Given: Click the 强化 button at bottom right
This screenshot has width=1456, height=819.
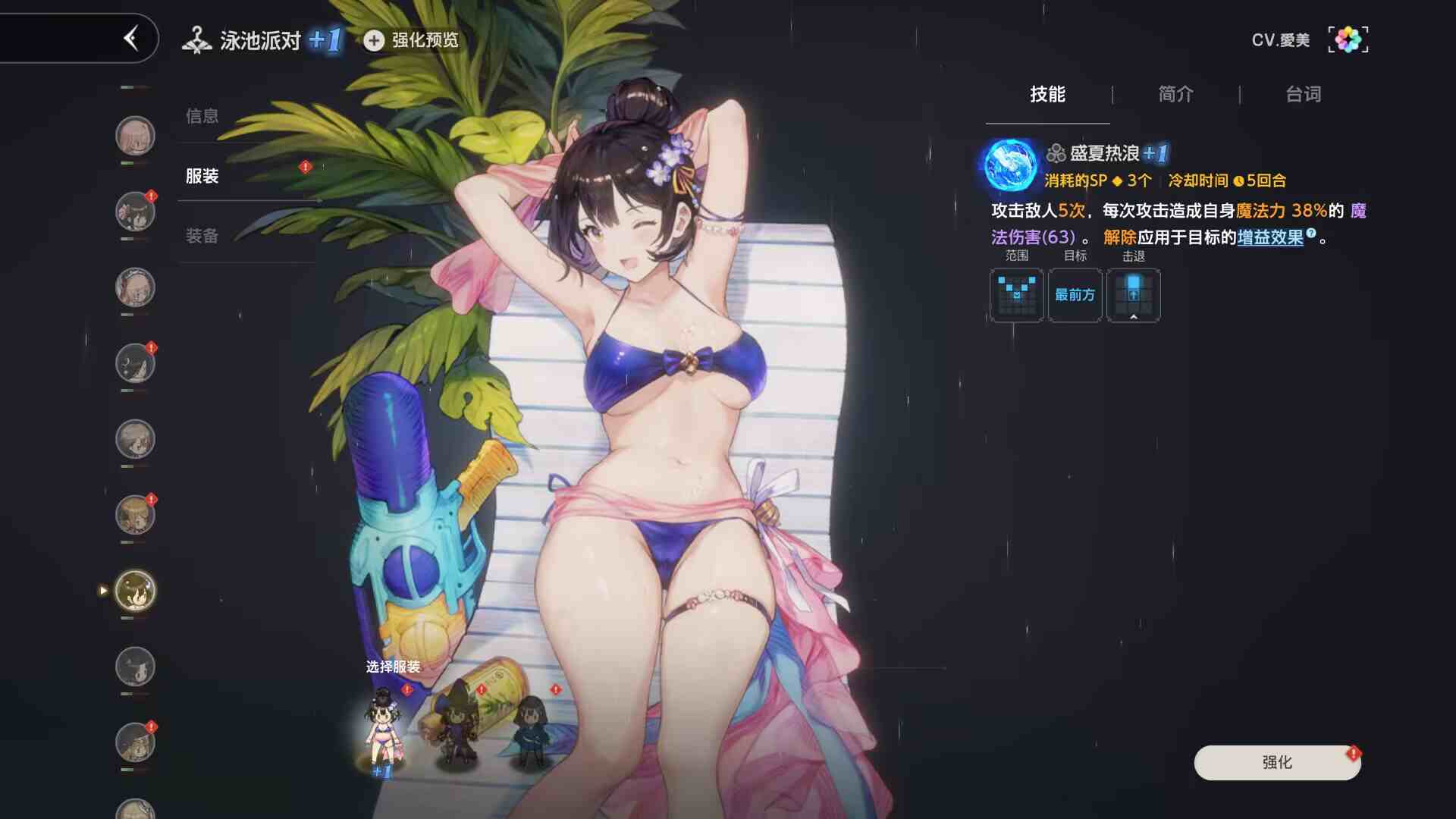Looking at the screenshot, I should pyautogui.click(x=1276, y=763).
